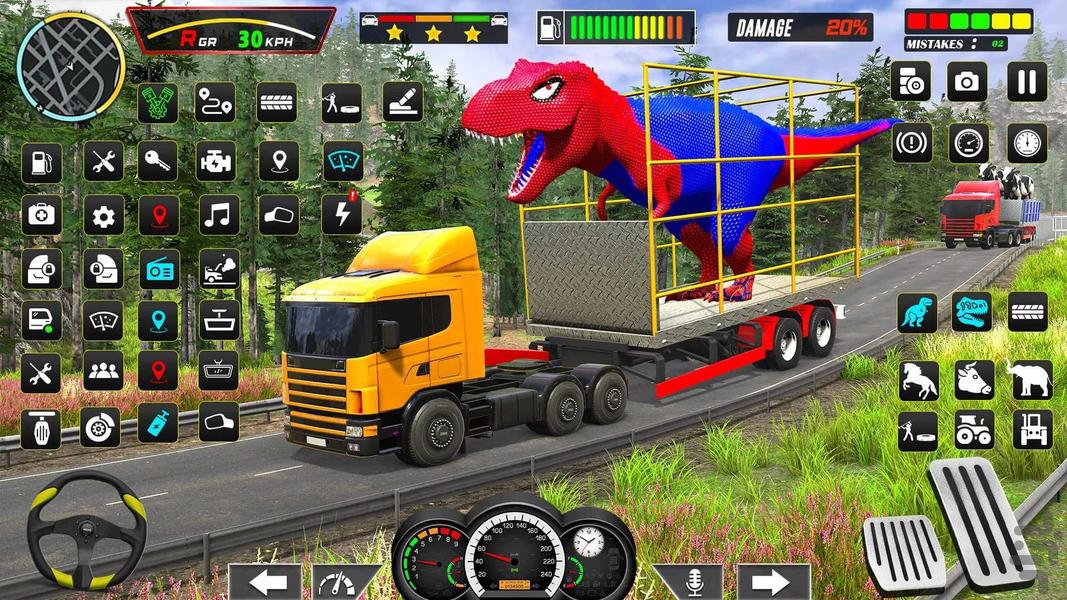Screen dimensions: 1067x600
Task: Open the first aid kit icon
Action: click(41, 215)
